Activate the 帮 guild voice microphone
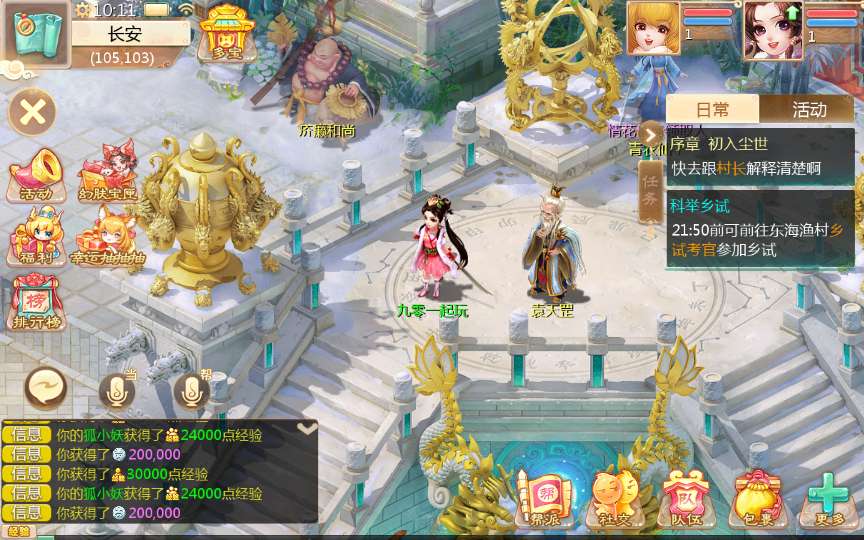 (192, 390)
